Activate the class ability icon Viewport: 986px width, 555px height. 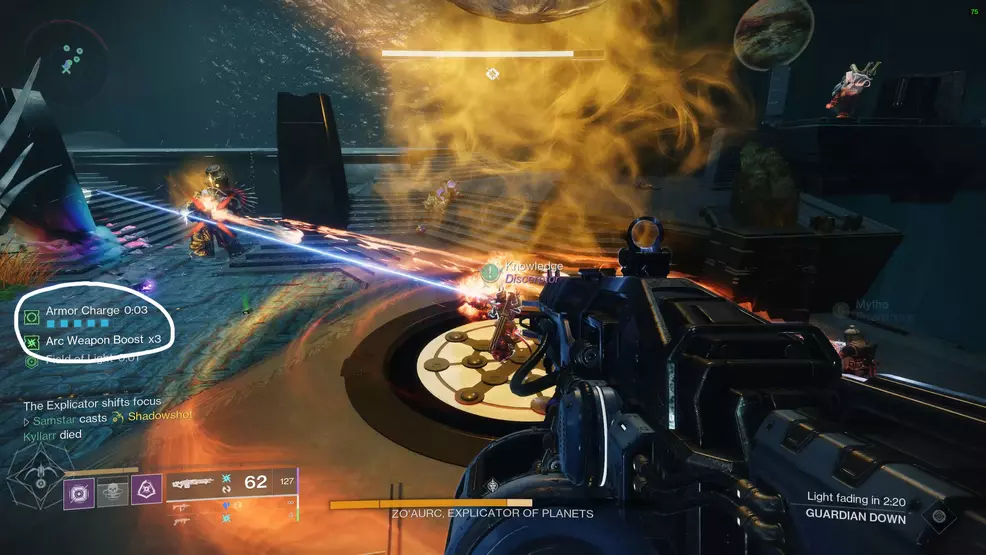(147, 491)
